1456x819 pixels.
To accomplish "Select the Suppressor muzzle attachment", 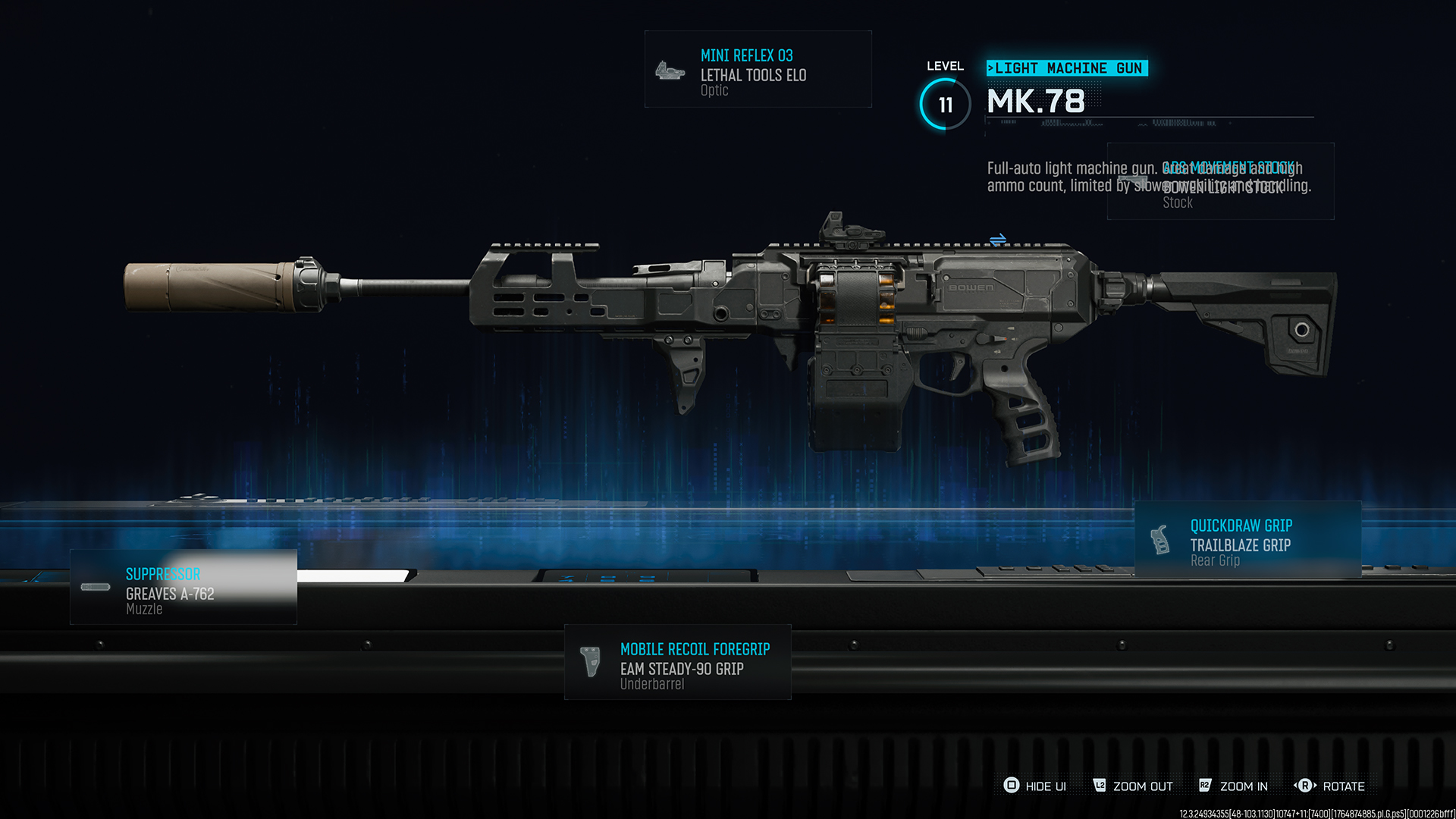I will coord(184,588).
